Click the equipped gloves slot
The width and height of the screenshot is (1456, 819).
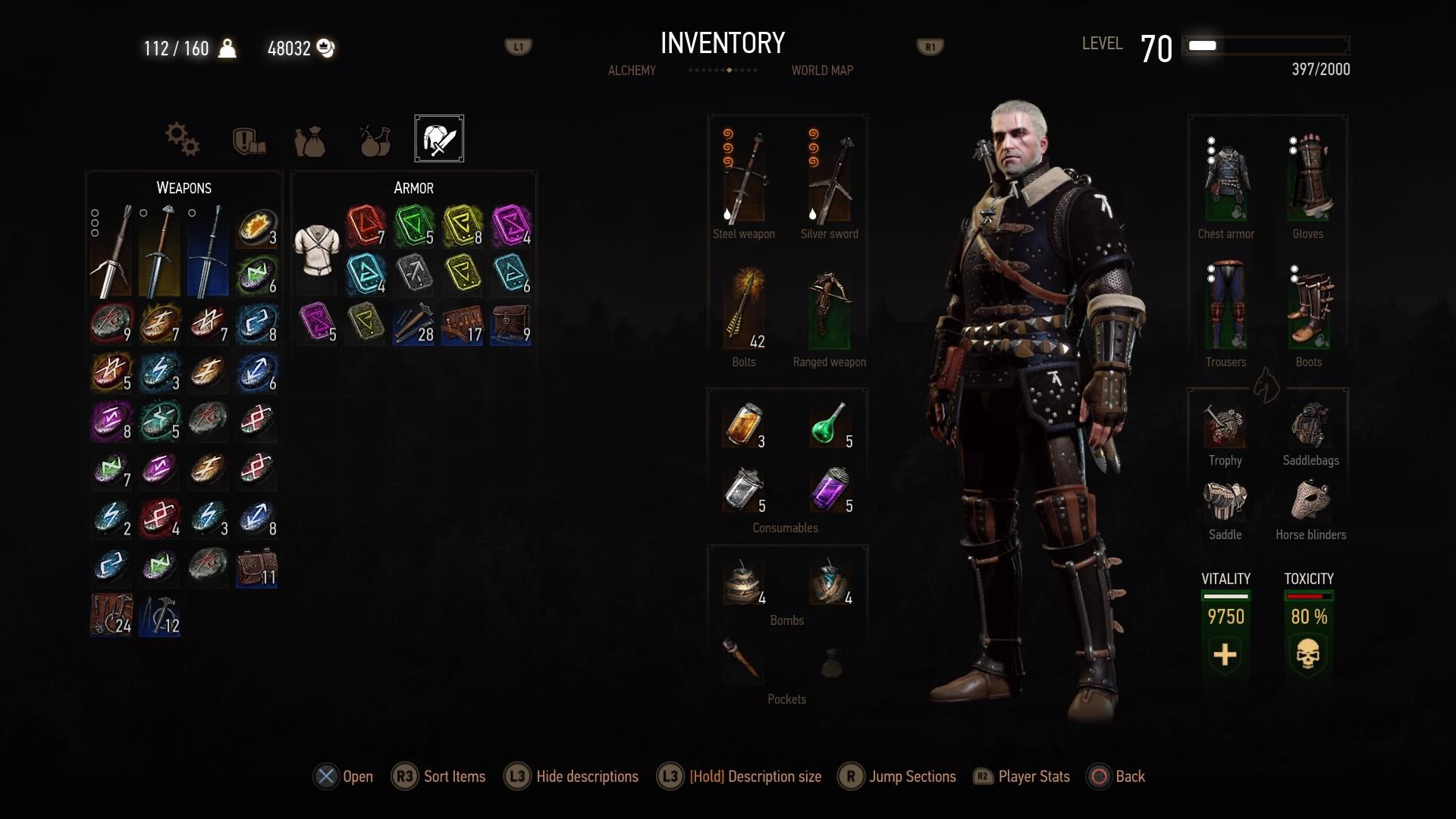click(x=1309, y=180)
